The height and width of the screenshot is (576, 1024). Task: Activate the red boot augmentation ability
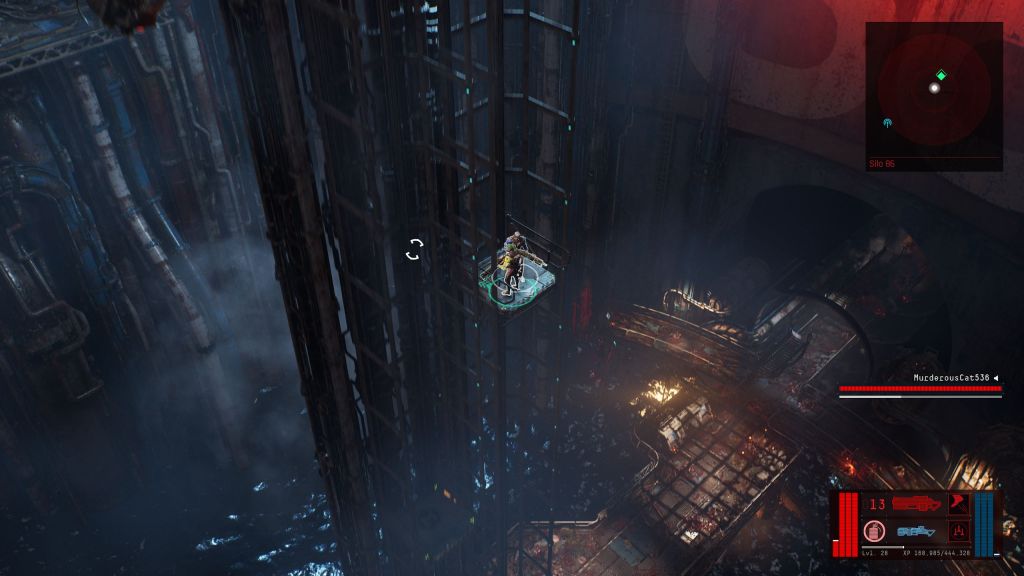point(958,503)
